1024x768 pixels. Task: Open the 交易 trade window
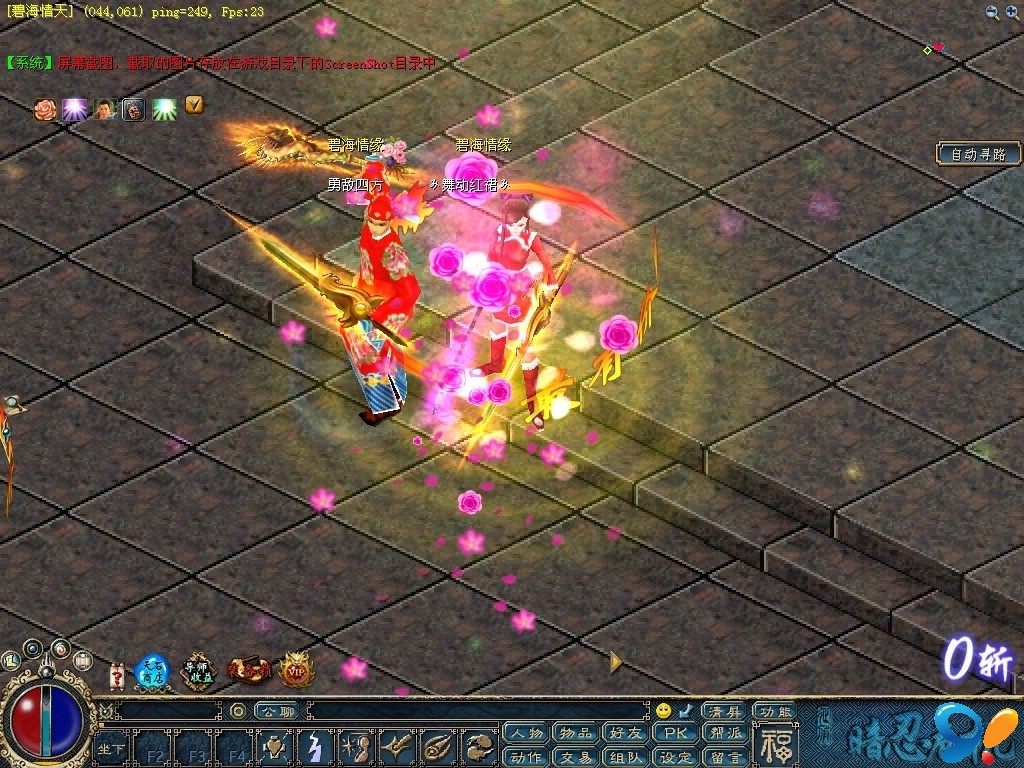(576, 757)
